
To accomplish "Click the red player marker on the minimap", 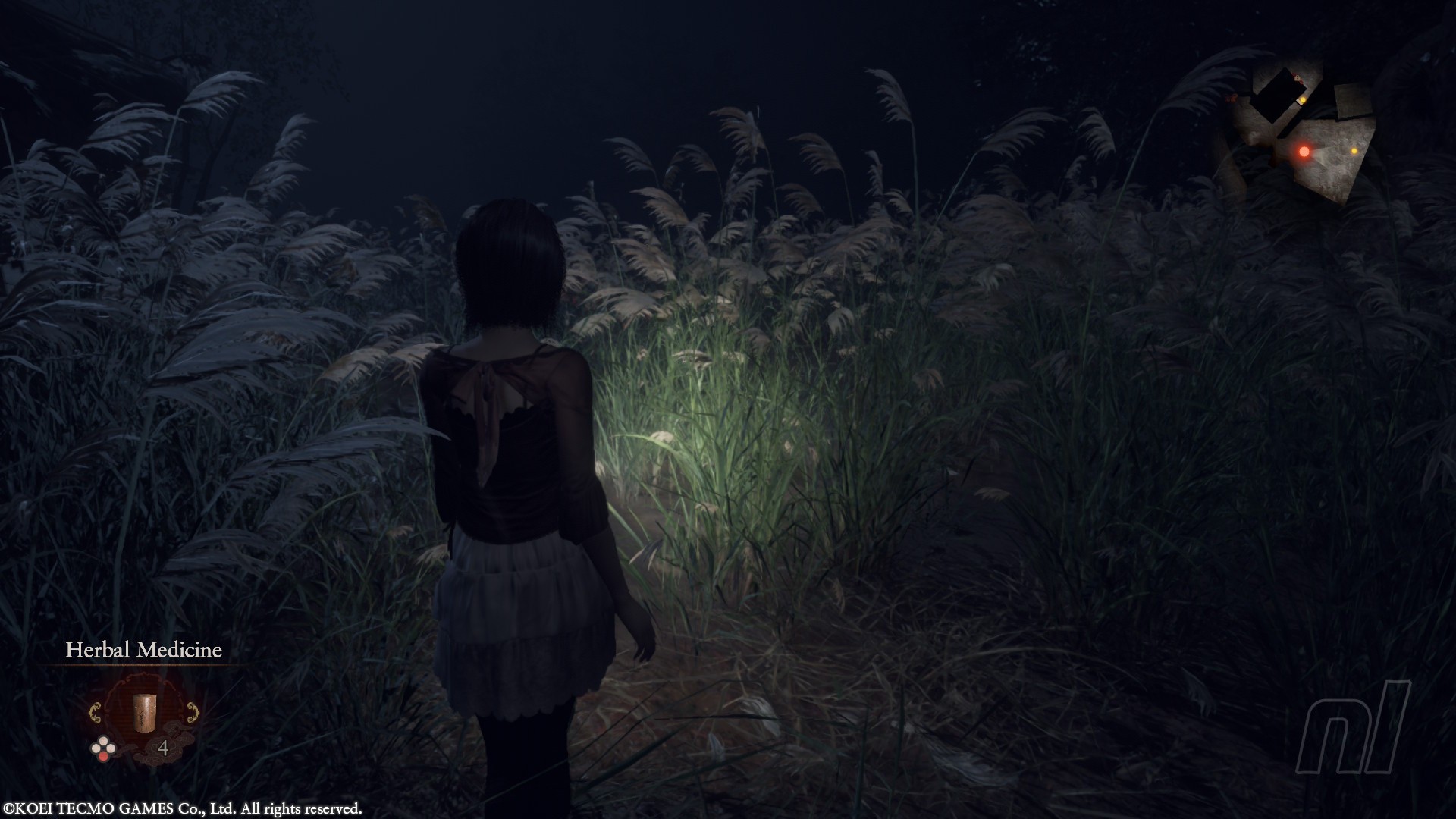I will pos(1304,152).
